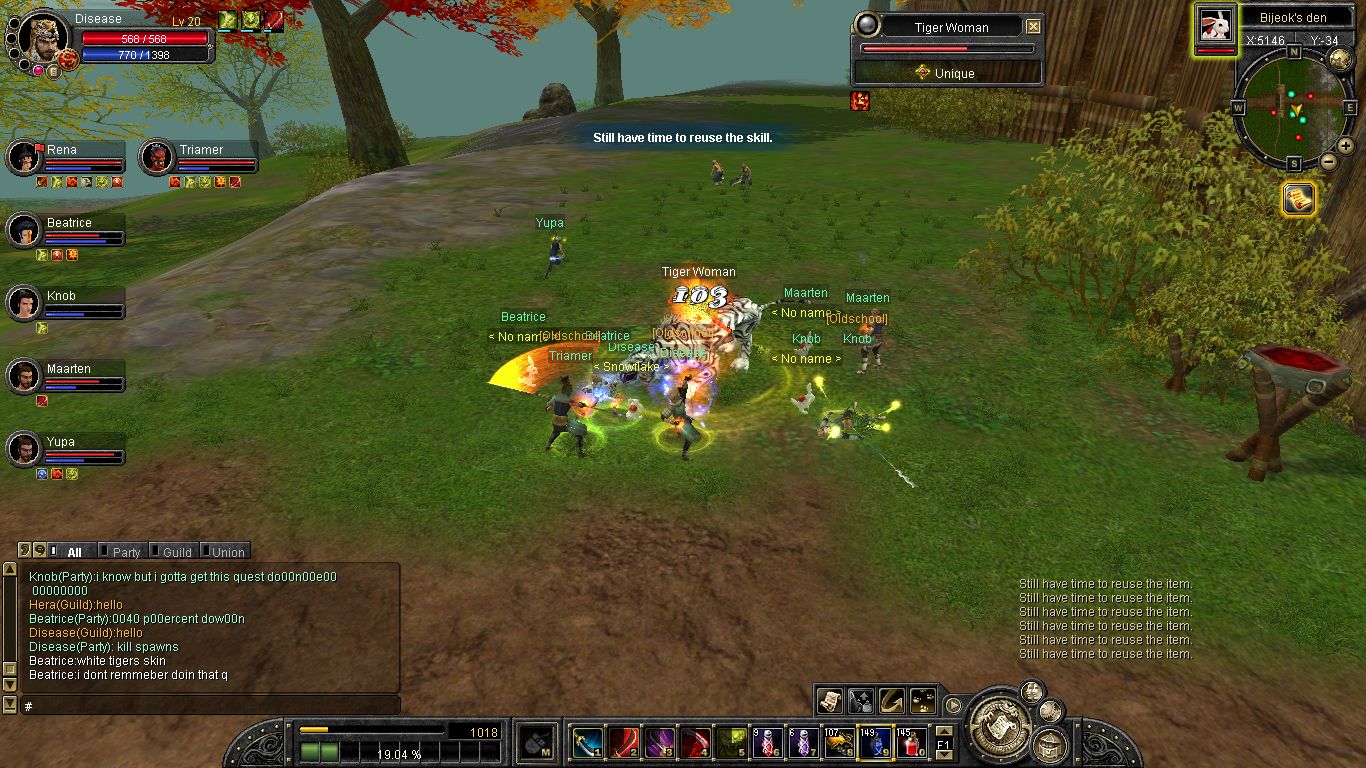
Task: Click the paw prints action icon
Action: tap(925, 700)
